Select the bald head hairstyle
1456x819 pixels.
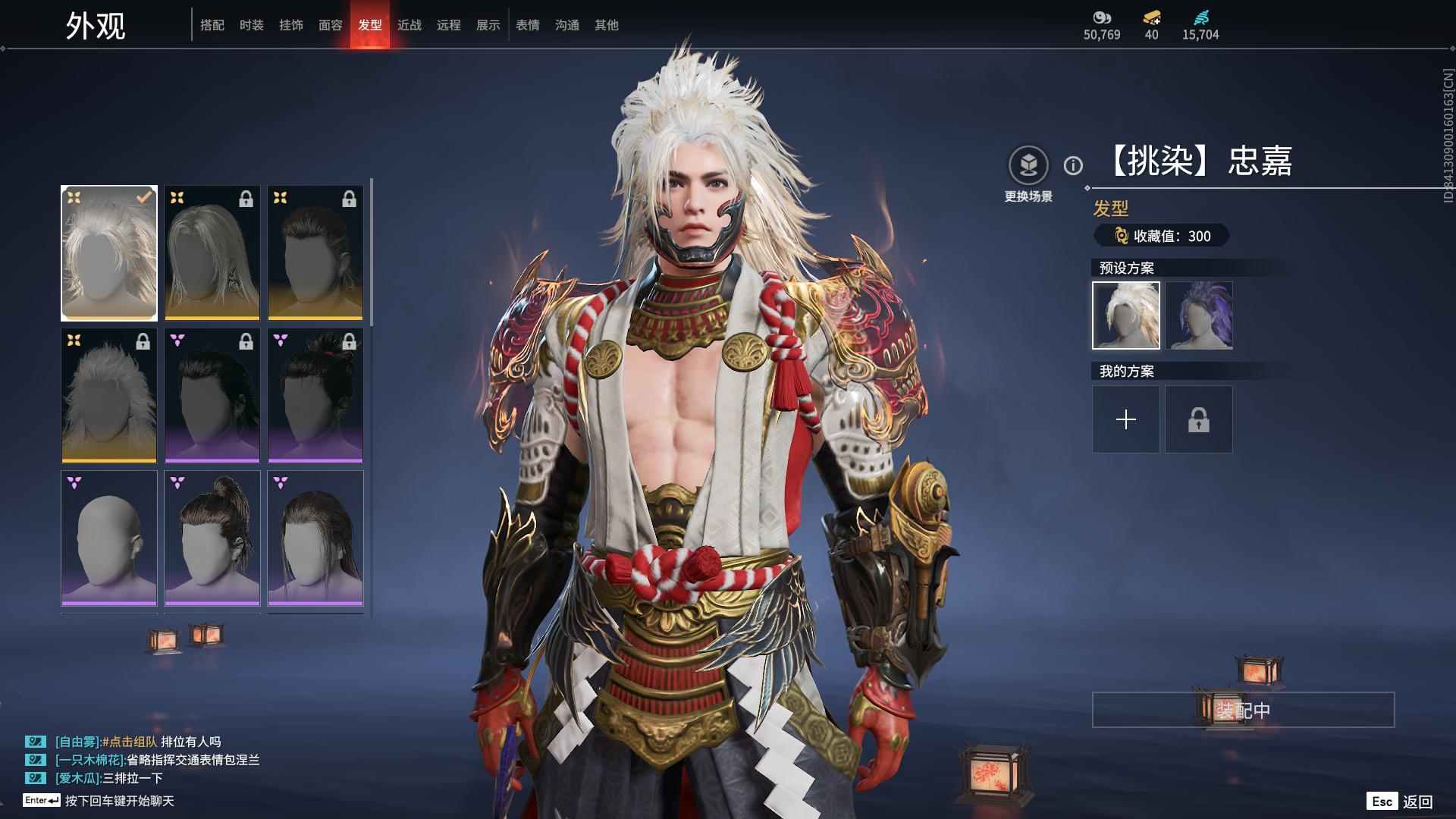coord(109,538)
